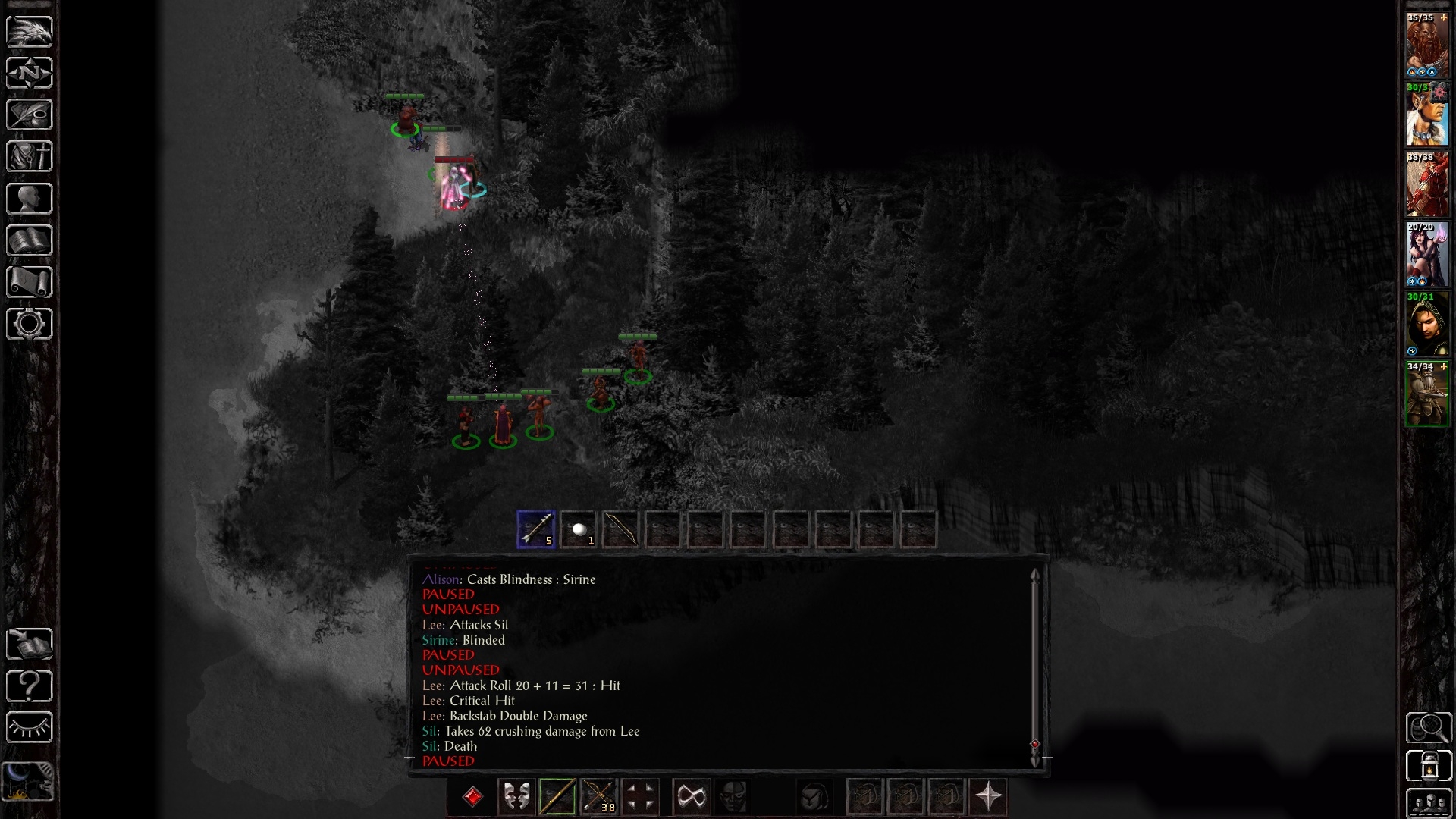Screen dimensions: 1456x819
Task: Click the question mark help button
Action: 30,686
